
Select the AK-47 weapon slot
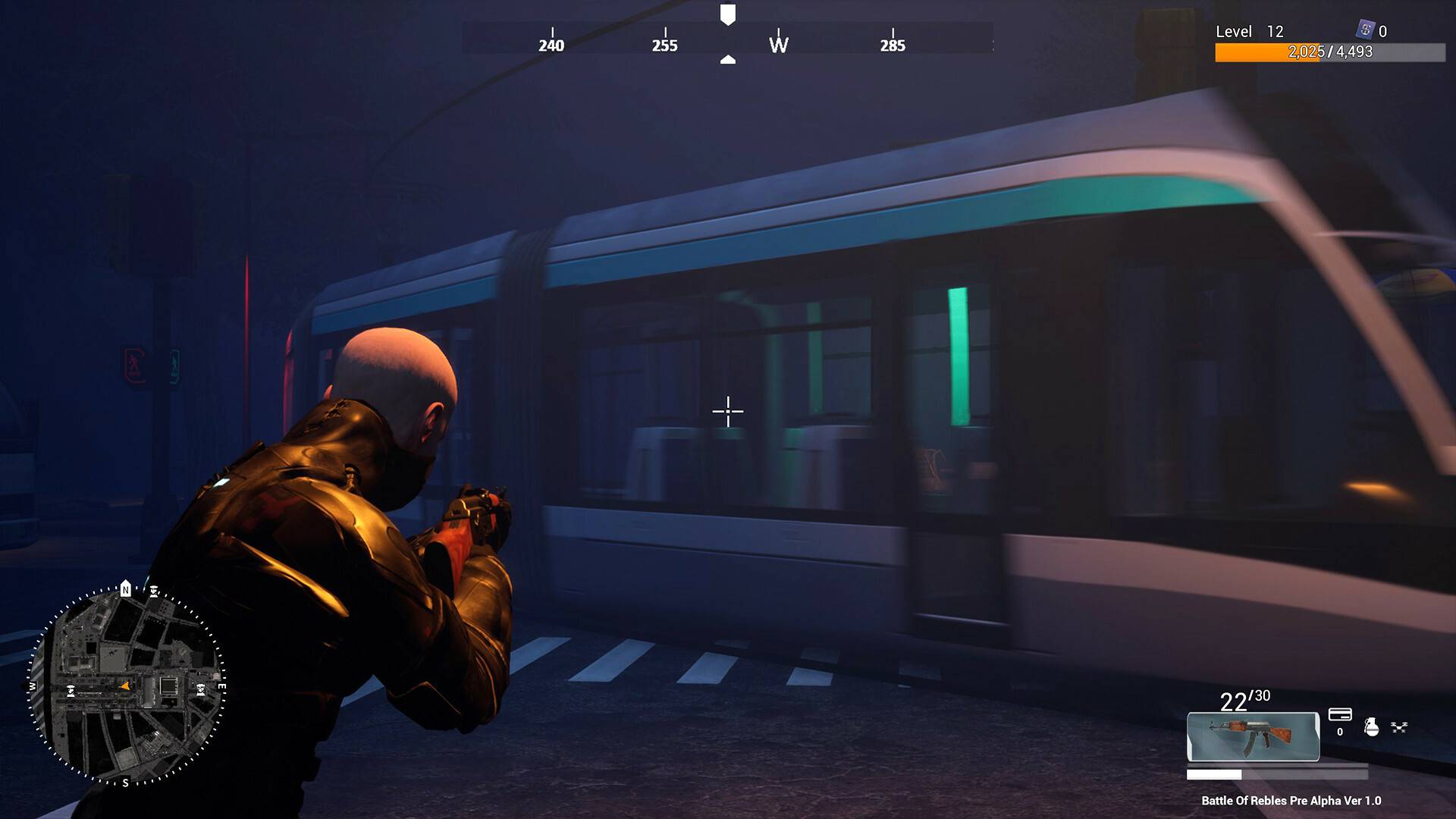[1253, 736]
